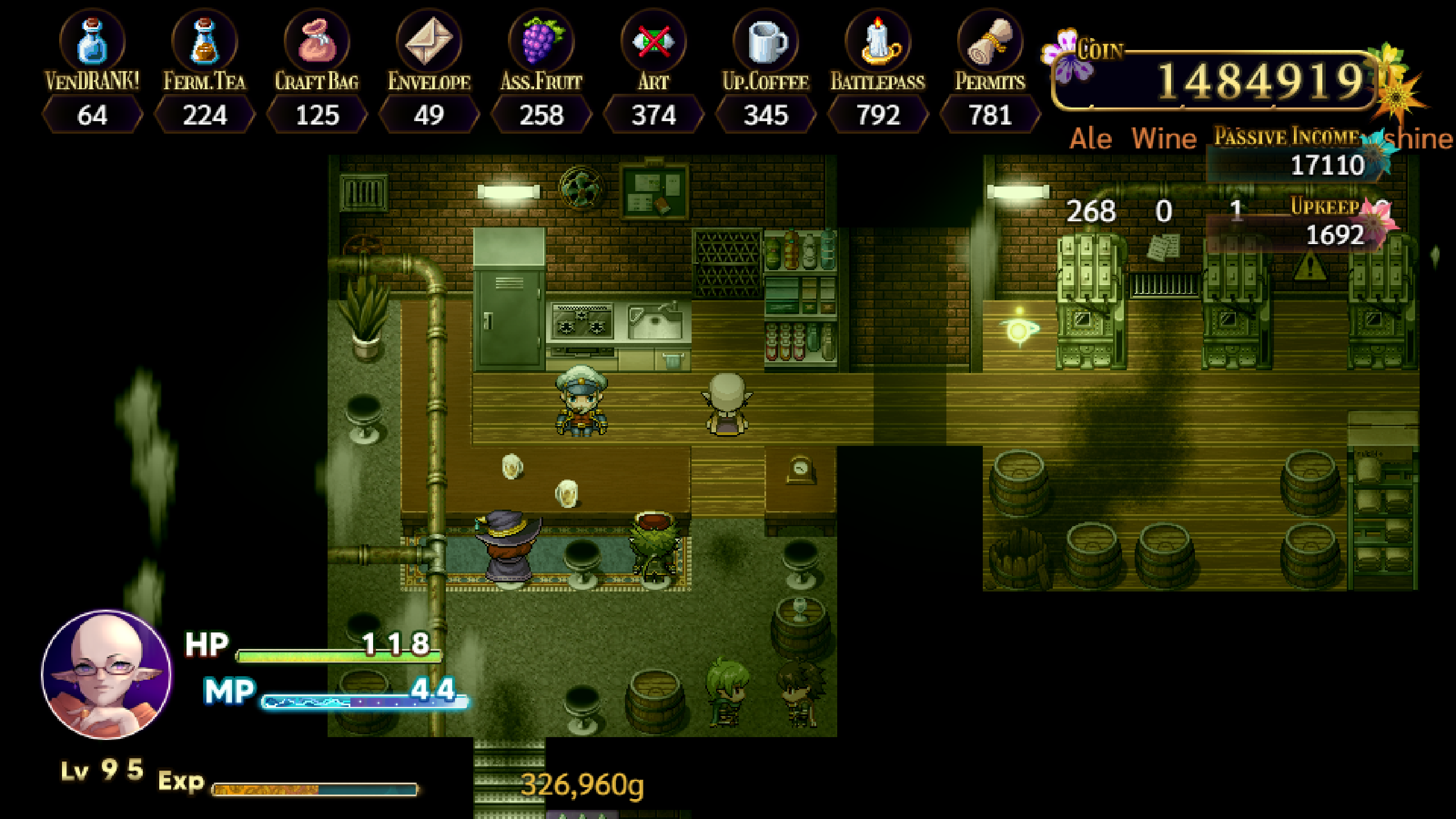
Task: Select the Ferm.Tea jar icon
Action: (203, 43)
